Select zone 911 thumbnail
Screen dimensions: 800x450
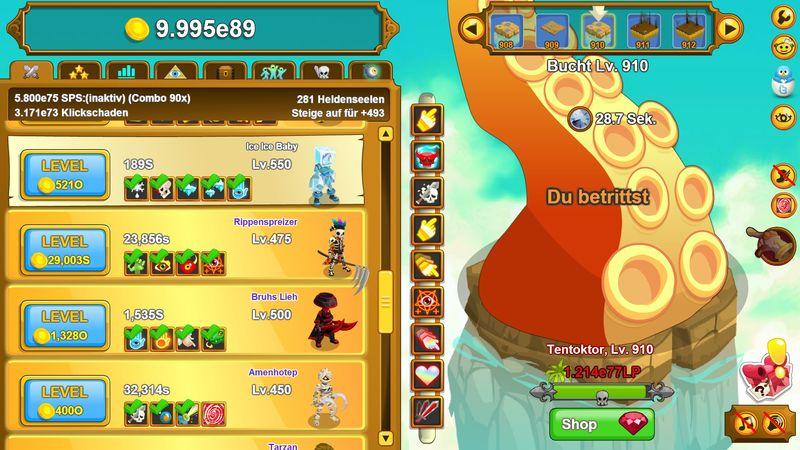(643, 30)
